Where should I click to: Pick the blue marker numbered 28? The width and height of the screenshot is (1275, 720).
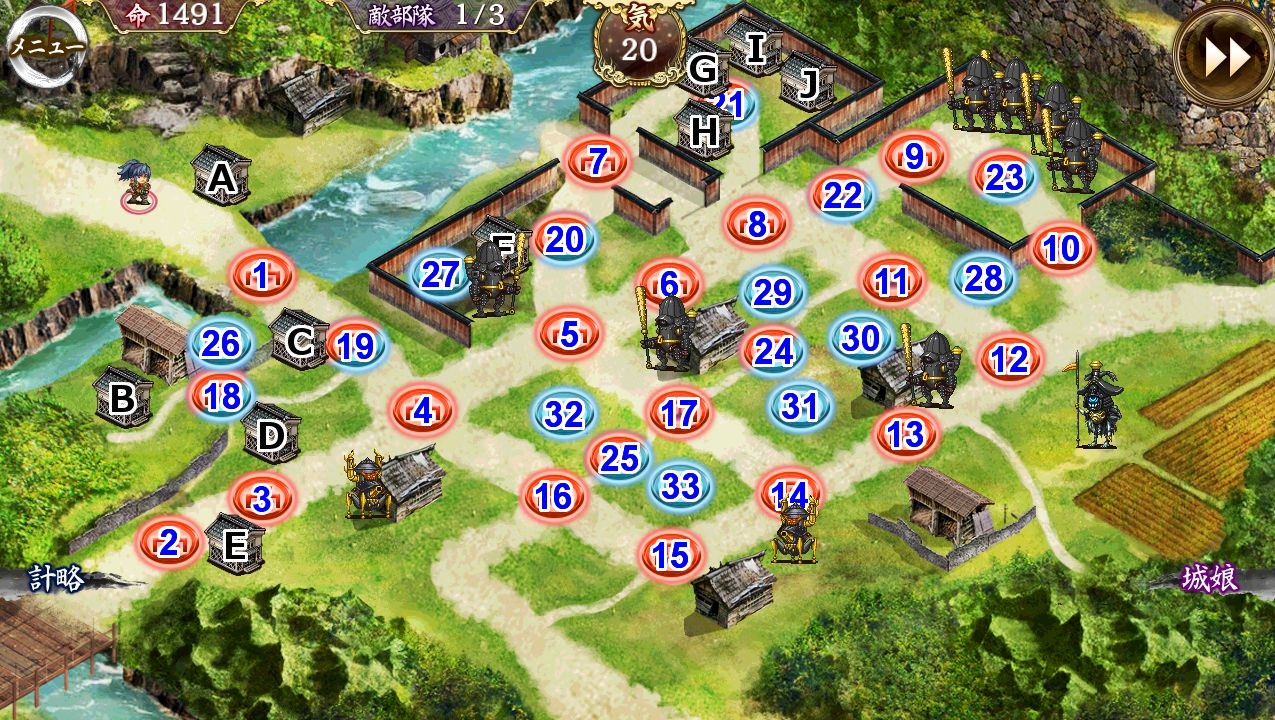983,278
